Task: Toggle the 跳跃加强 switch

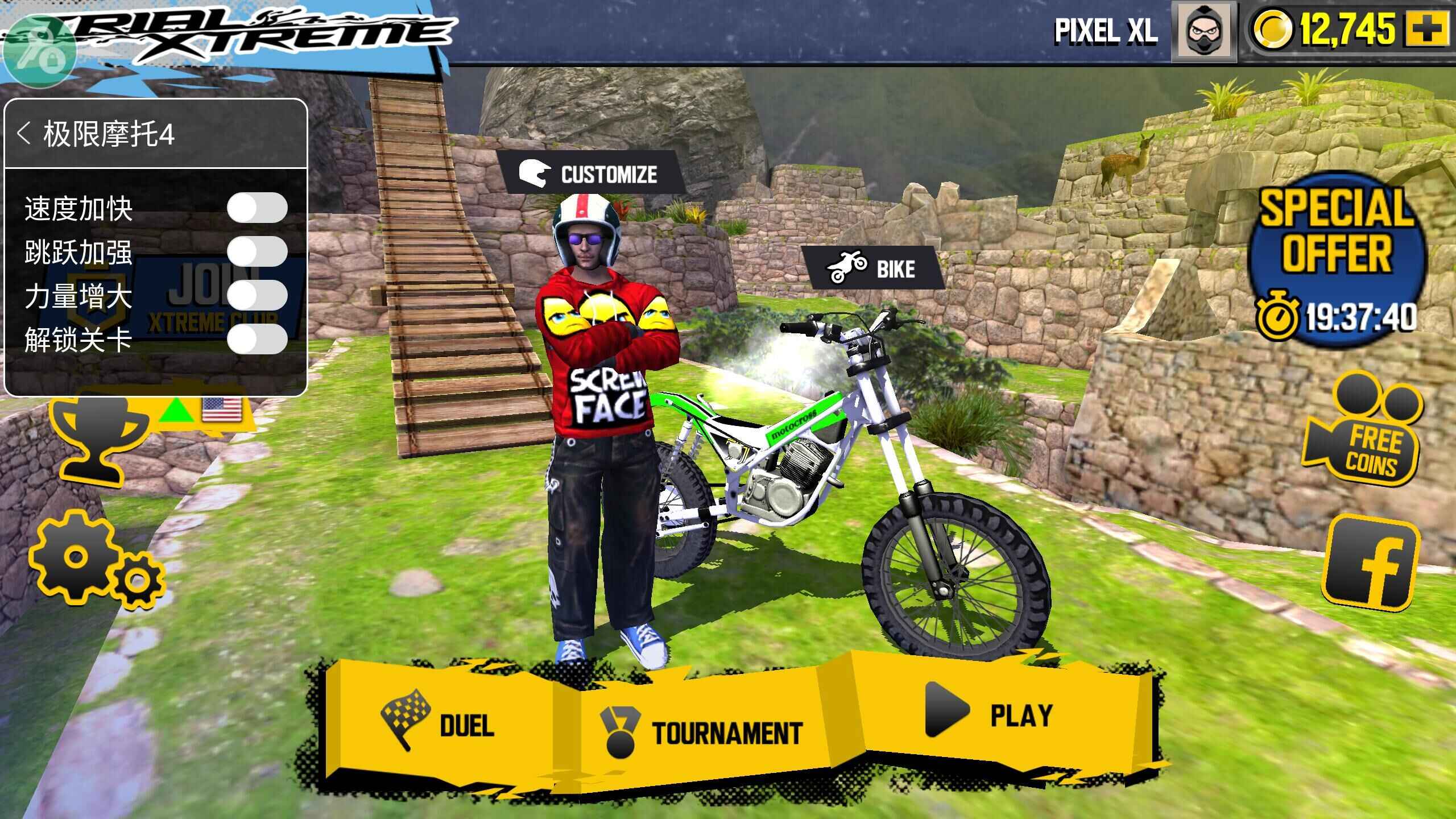Action: [257, 251]
